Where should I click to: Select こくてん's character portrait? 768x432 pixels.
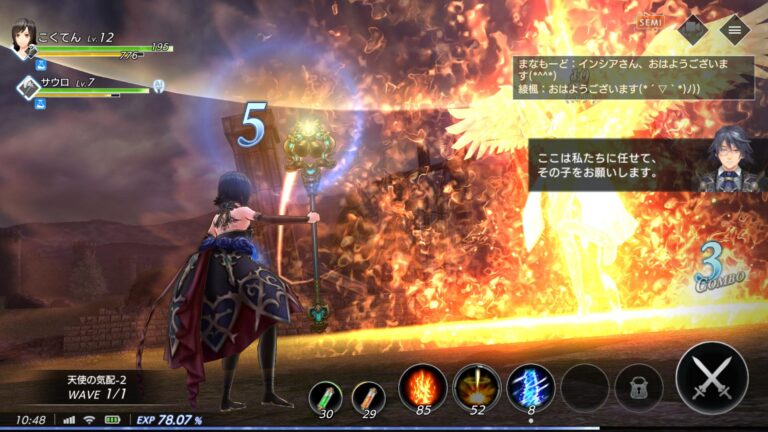pos(22,38)
